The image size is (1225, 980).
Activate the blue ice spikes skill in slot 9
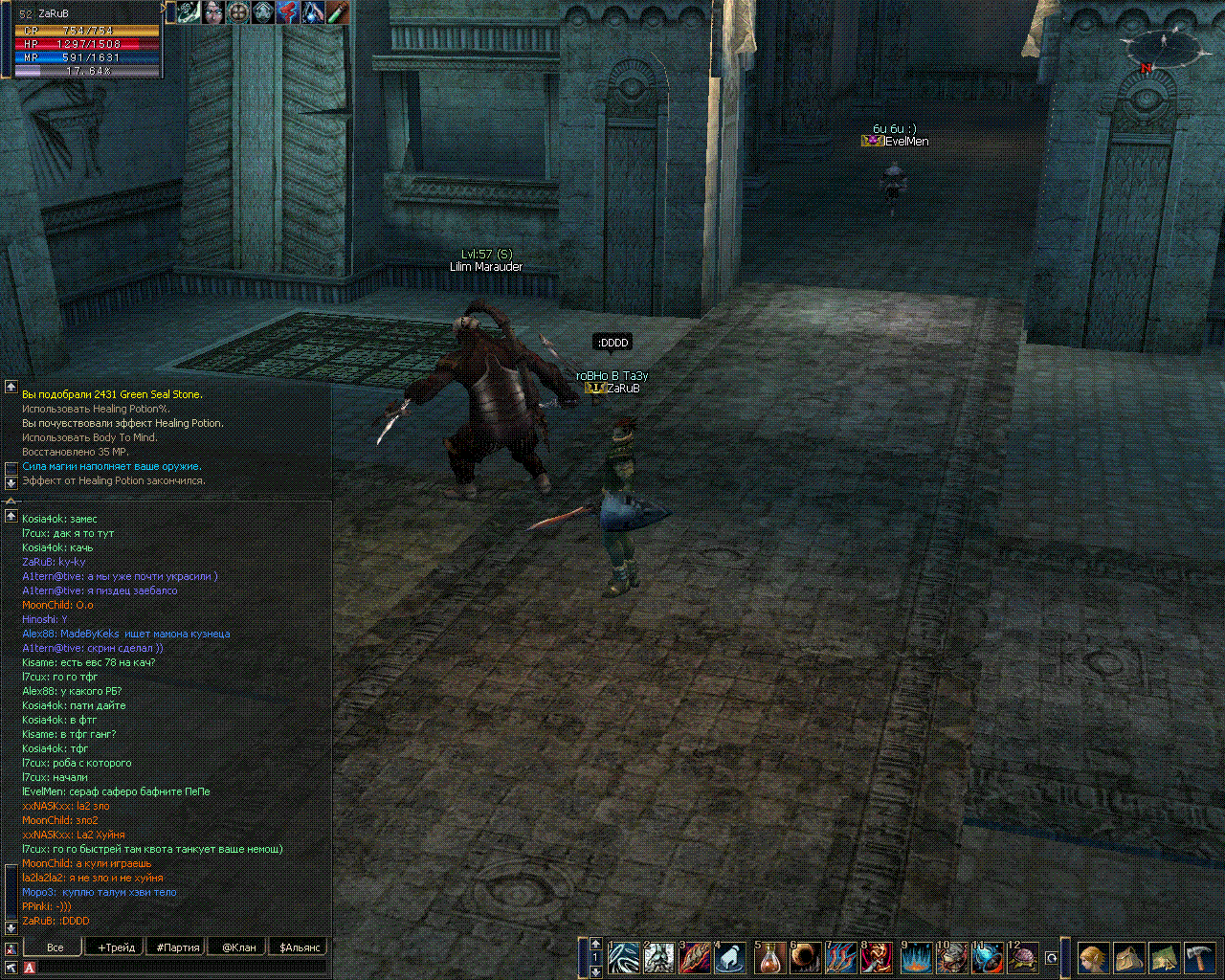[917, 958]
